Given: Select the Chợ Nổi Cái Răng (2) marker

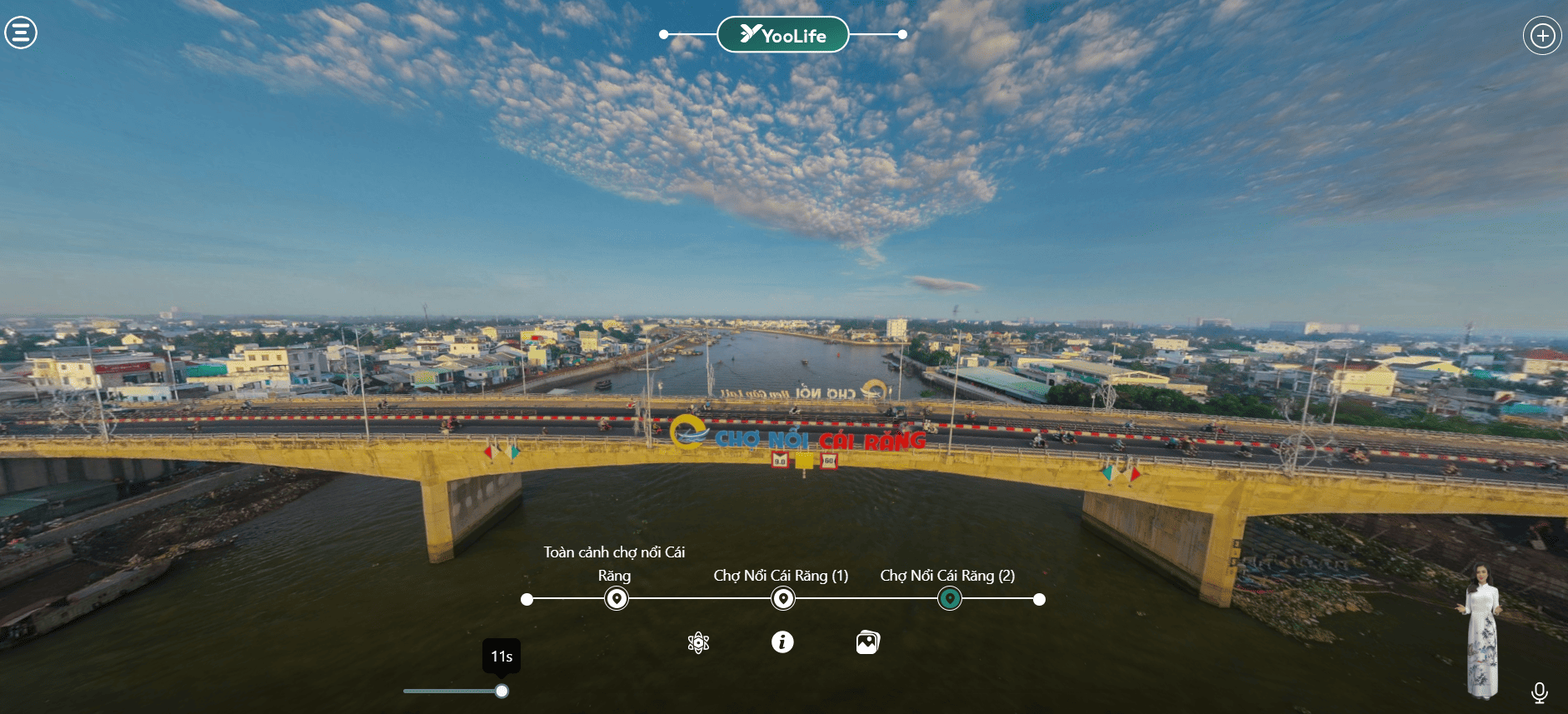Looking at the screenshot, I should point(949,598).
